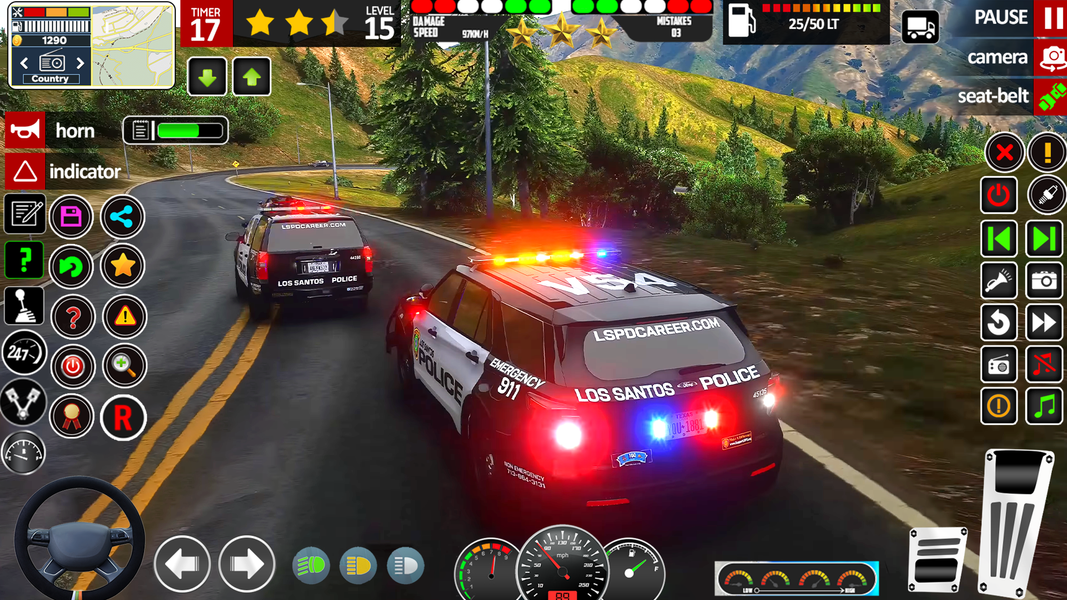
Task: Mute music with the crossed-out note icon
Action: point(1045,364)
